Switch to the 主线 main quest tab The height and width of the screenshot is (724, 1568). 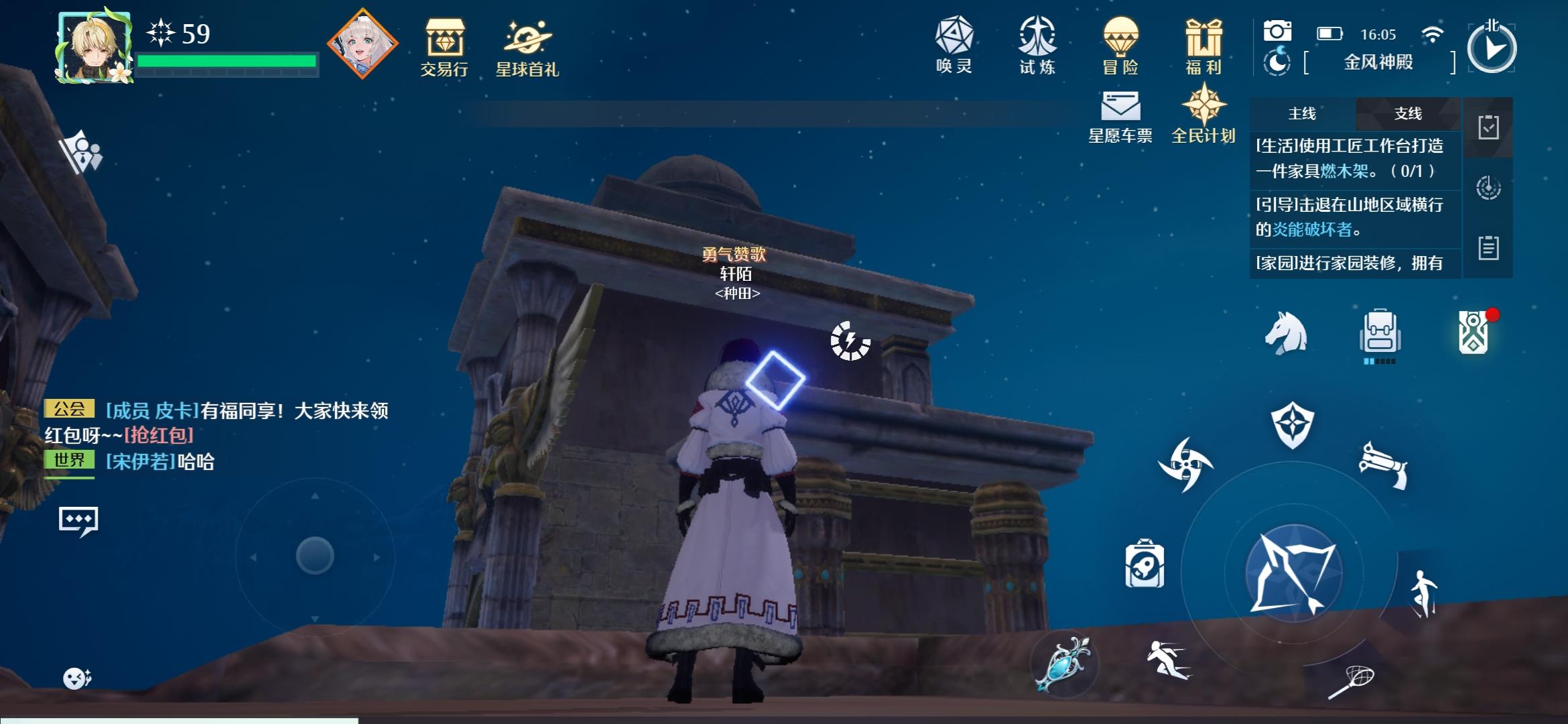1302,114
